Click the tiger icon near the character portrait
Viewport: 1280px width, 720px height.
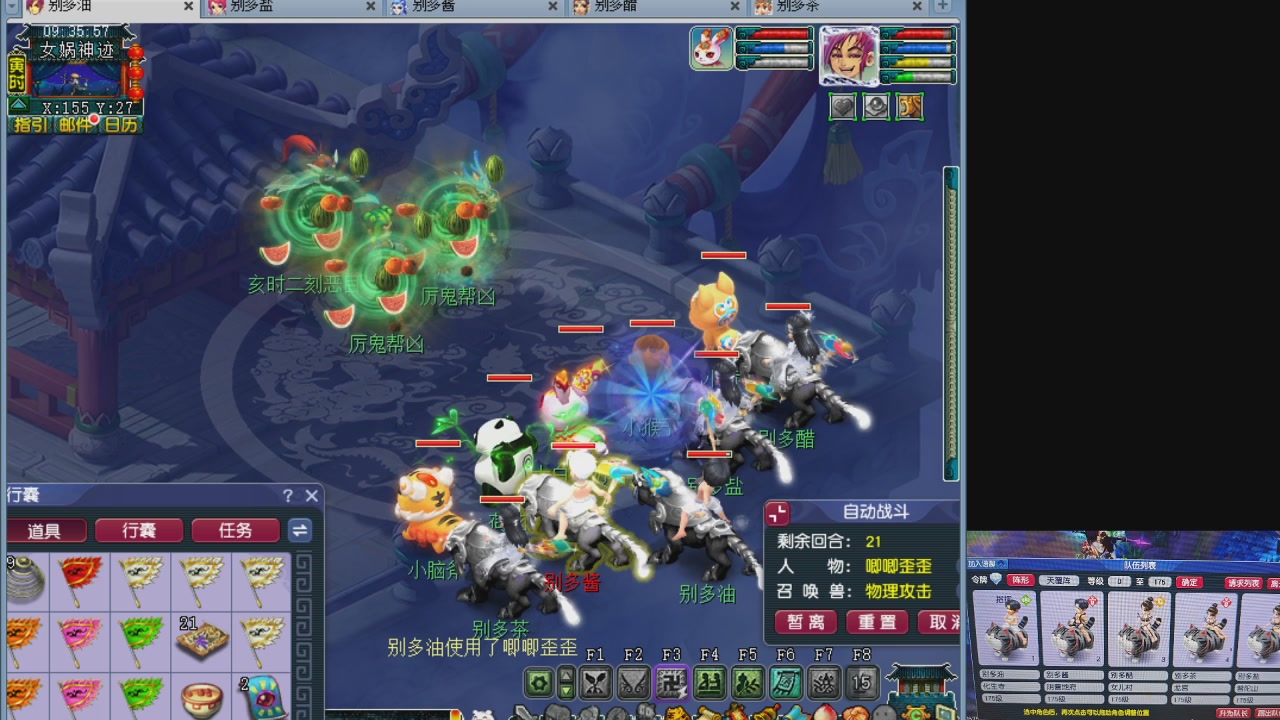pos(909,107)
